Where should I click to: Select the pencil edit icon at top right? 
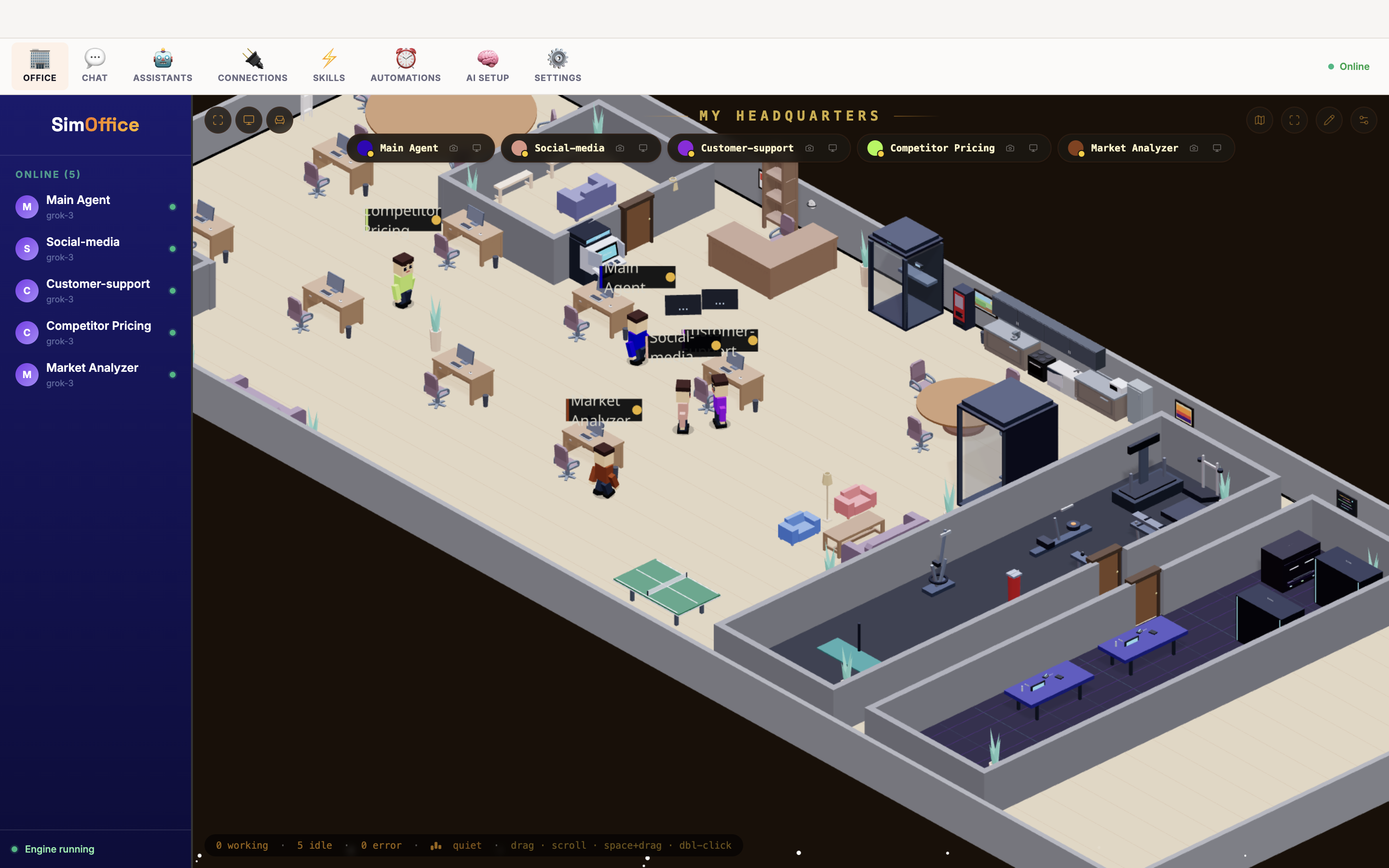[1329, 120]
